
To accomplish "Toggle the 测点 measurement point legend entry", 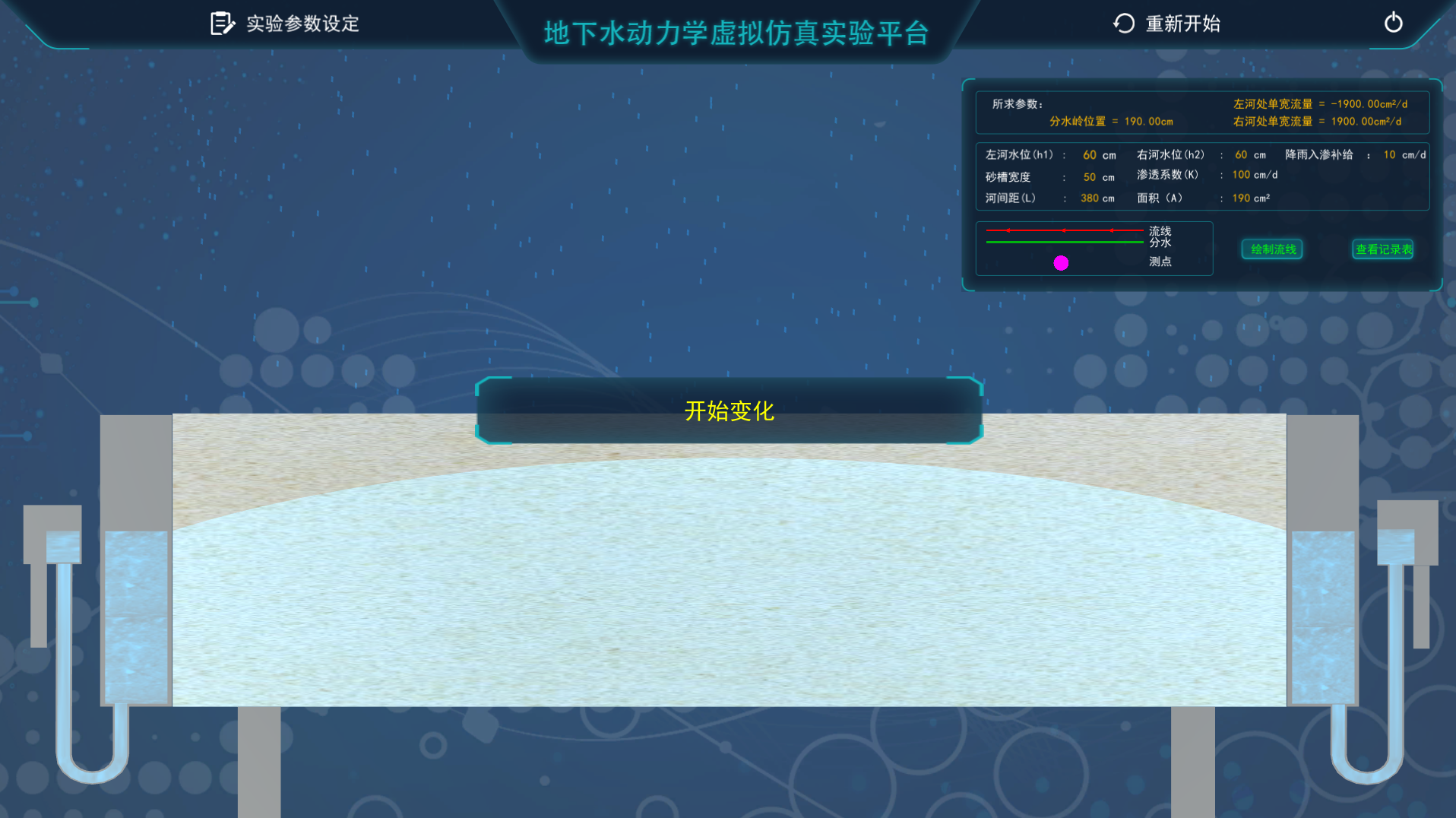I will 1161,262.
